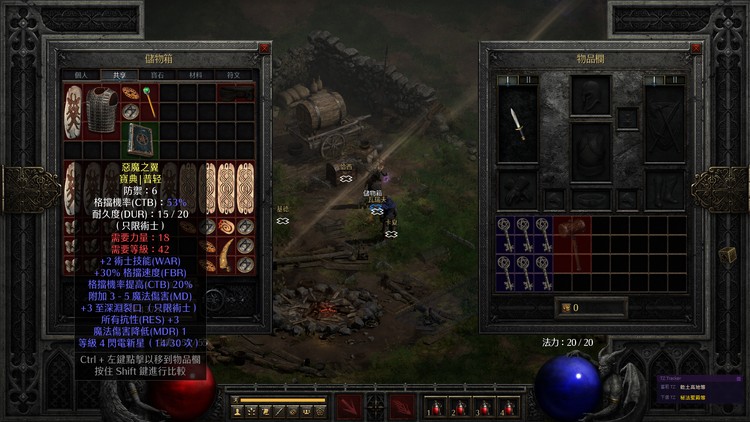Select the 共享 shared stash tab

tap(120, 74)
